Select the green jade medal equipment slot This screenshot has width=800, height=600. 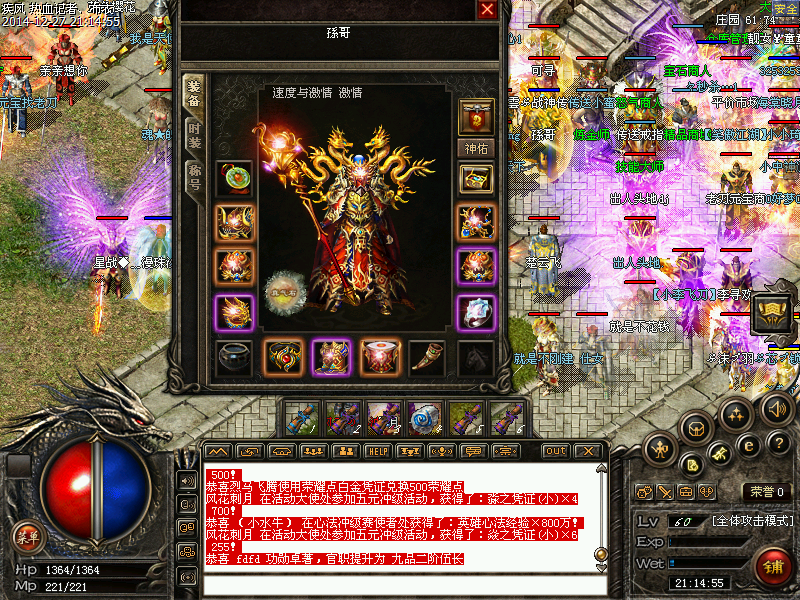tap(234, 179)
